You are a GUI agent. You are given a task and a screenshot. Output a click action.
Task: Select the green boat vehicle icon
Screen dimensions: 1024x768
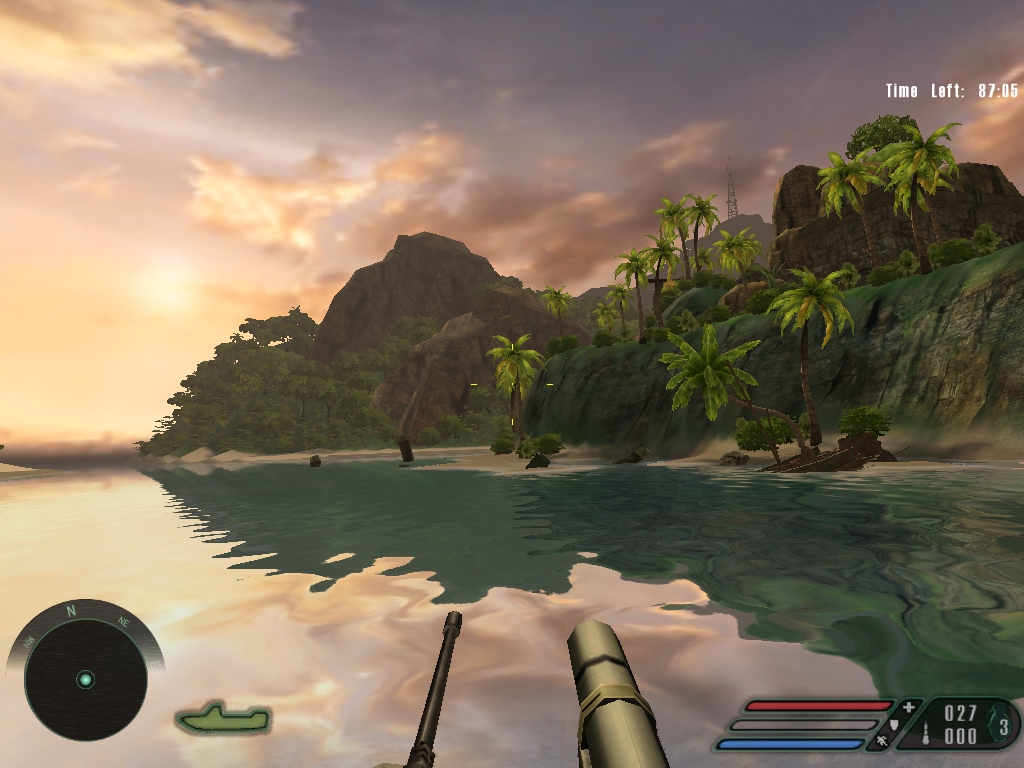(224, 717)
